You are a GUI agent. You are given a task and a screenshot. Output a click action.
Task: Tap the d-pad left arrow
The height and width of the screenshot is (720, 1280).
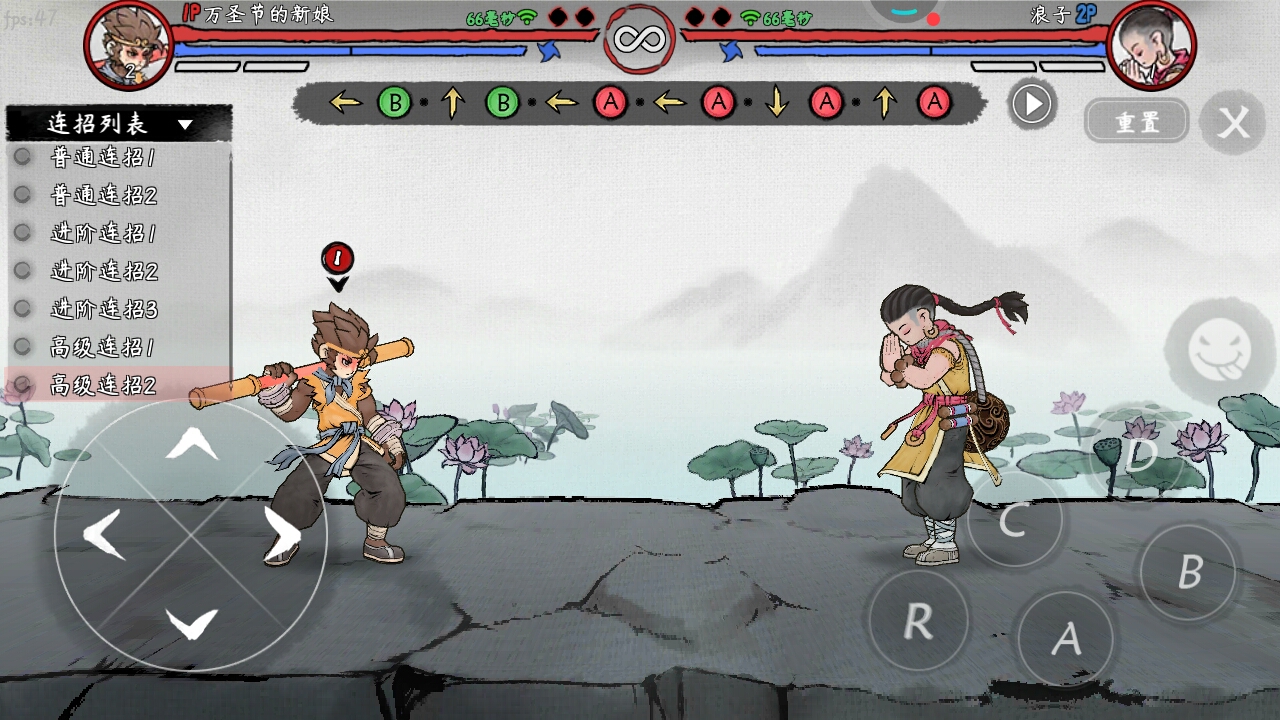(x=104, y=534)
